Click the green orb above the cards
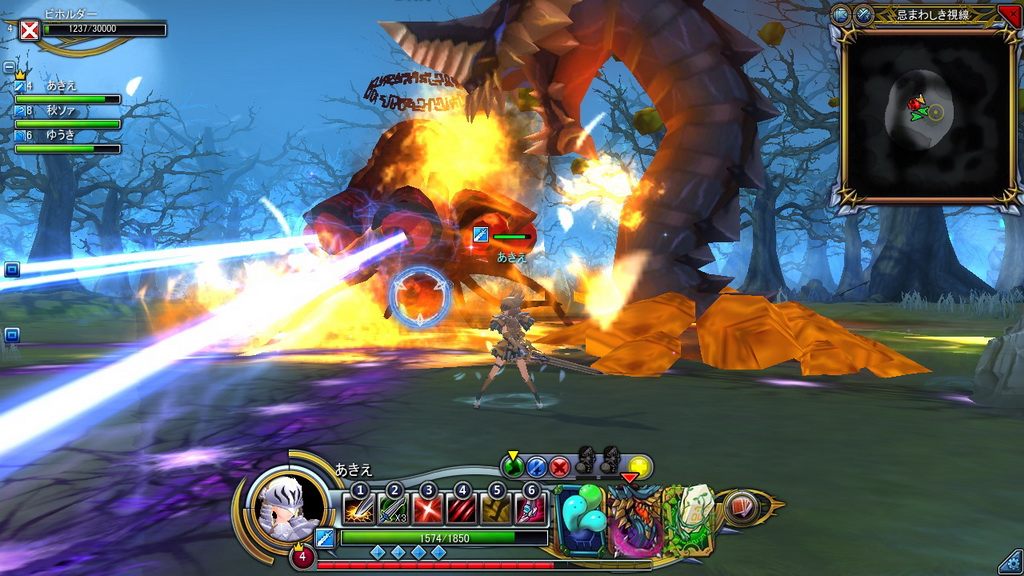1024x576 pixels. (x=513, y=466)
